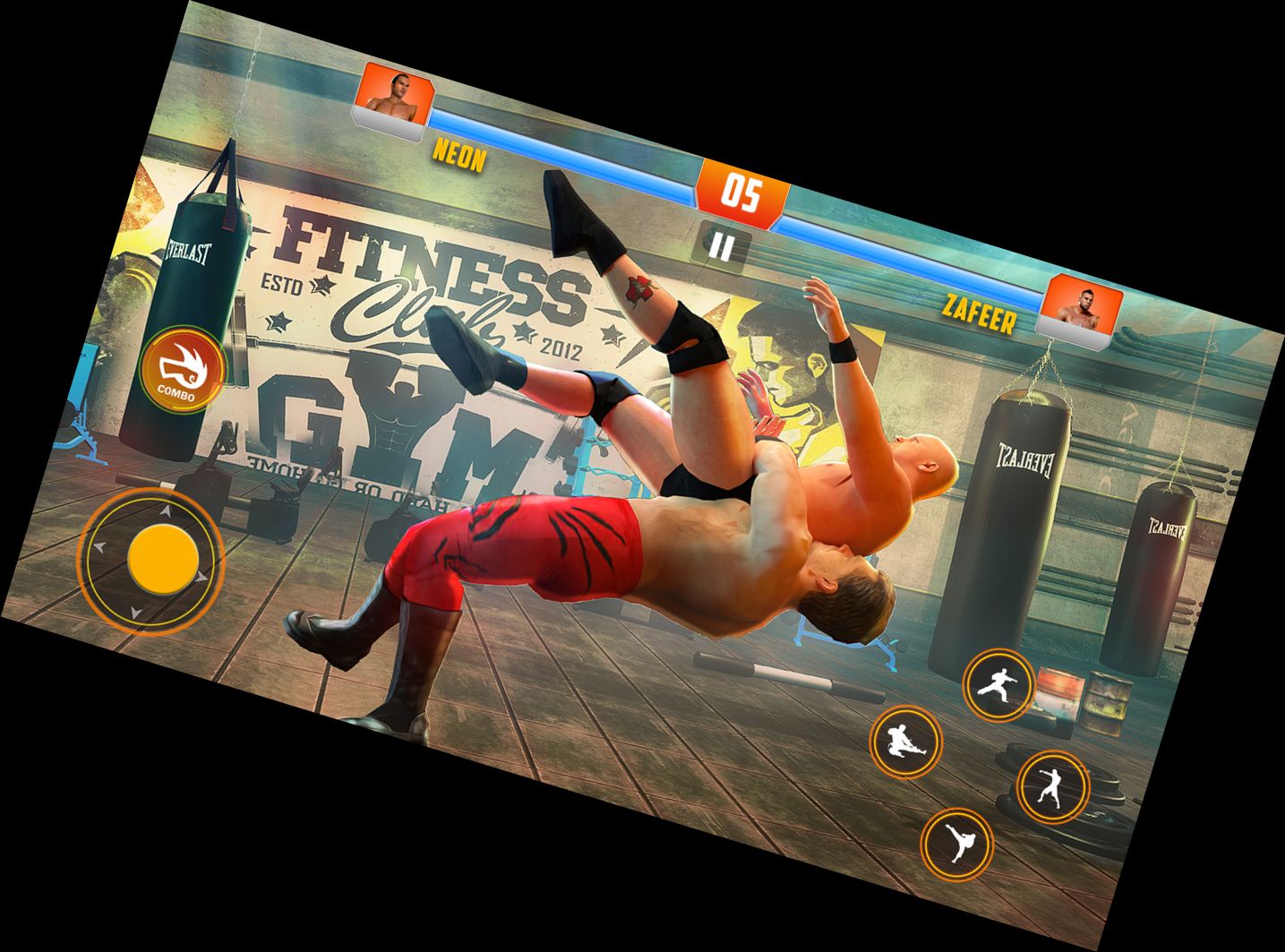Use the standing punch attack button
The width and height of the screenshot is (1285, 952).
(1051, 787)
